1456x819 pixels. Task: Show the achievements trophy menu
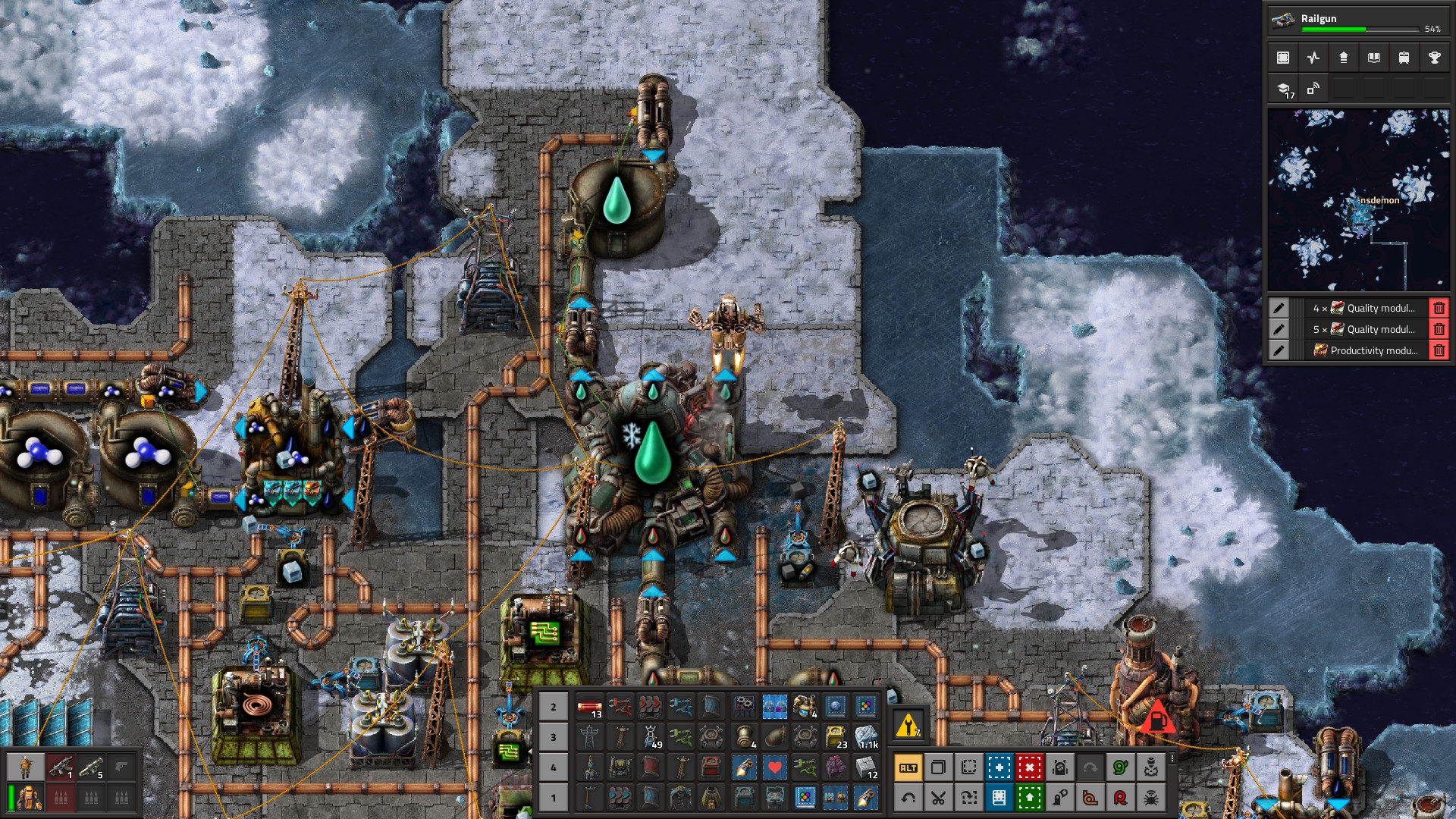tap(1434, 58)
